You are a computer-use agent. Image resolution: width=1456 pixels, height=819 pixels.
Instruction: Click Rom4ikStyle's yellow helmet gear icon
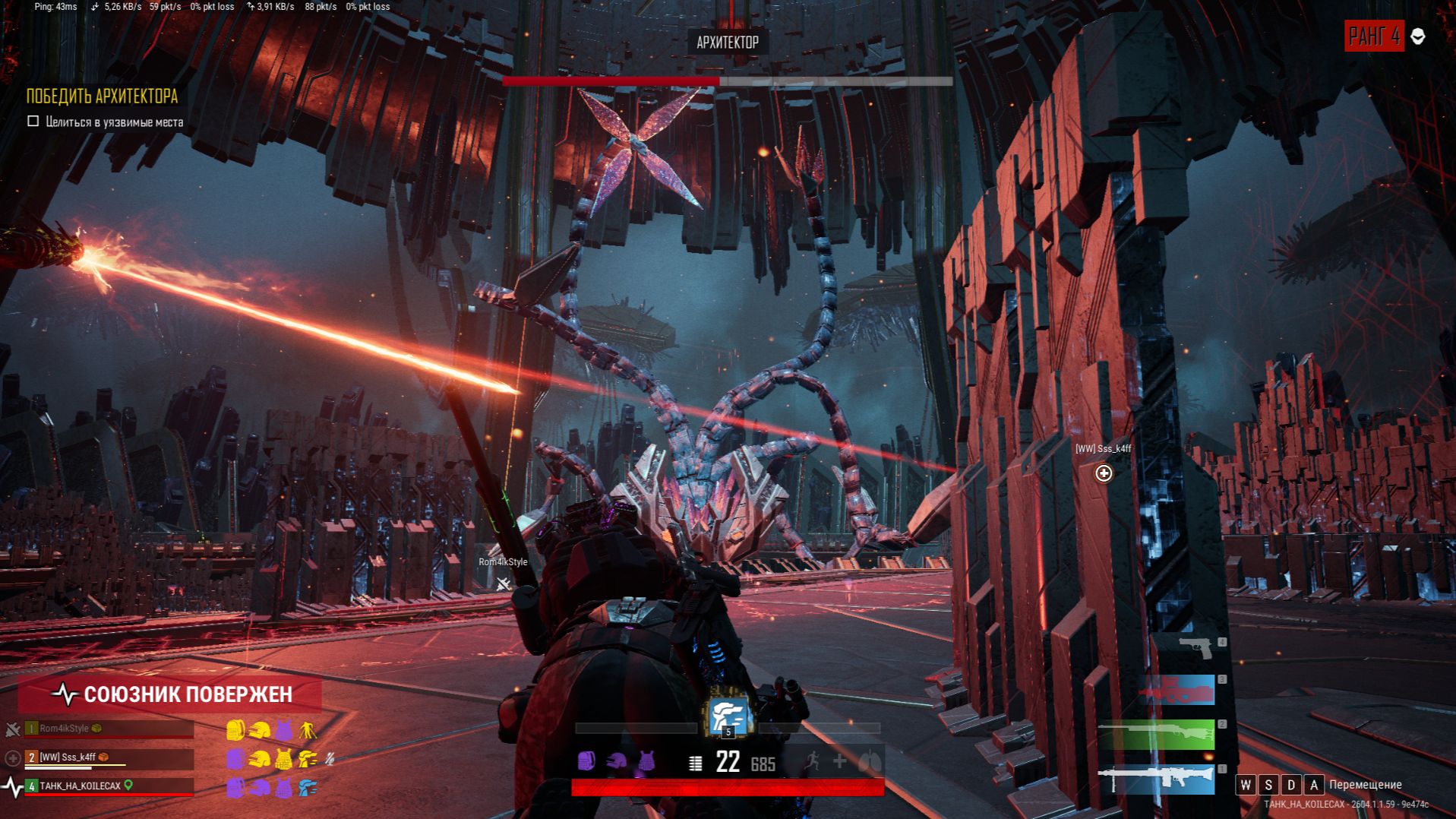coord(259,730)
